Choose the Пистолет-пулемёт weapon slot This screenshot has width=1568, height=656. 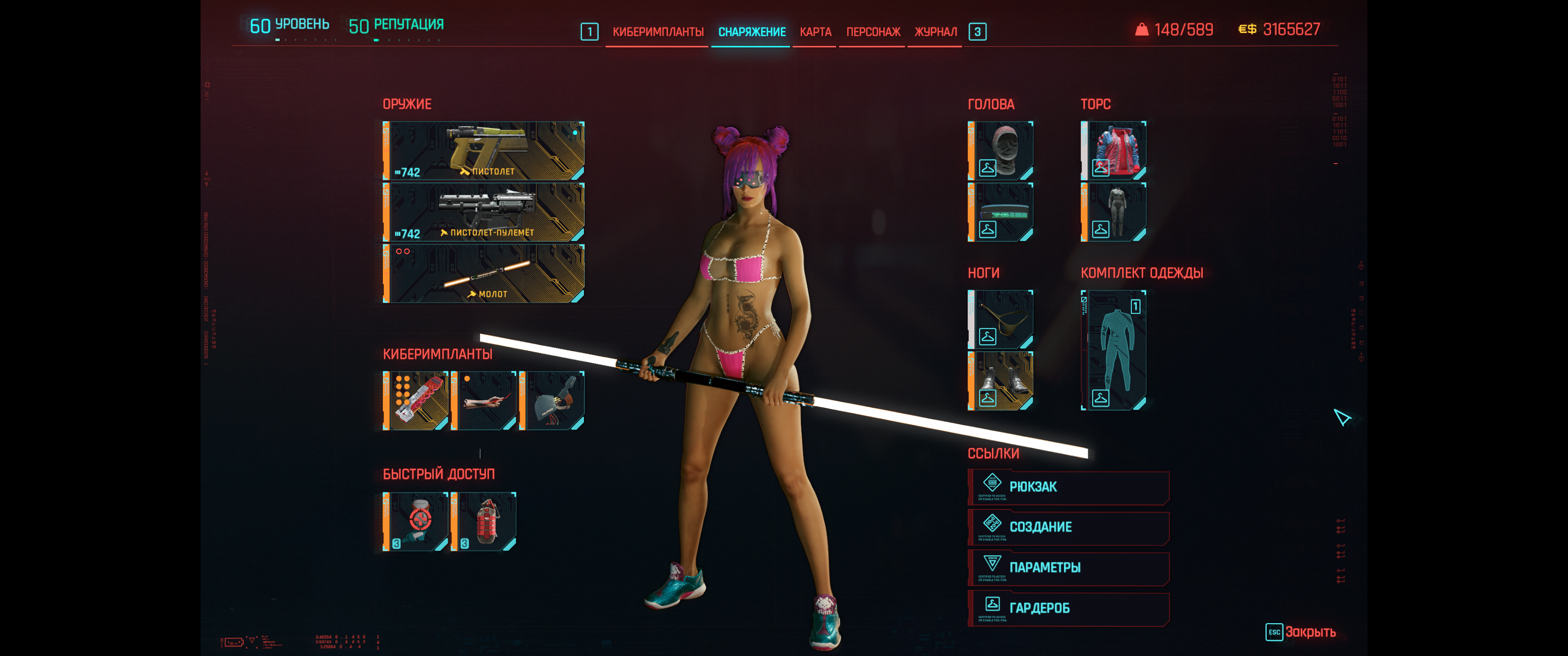[484, 212]
